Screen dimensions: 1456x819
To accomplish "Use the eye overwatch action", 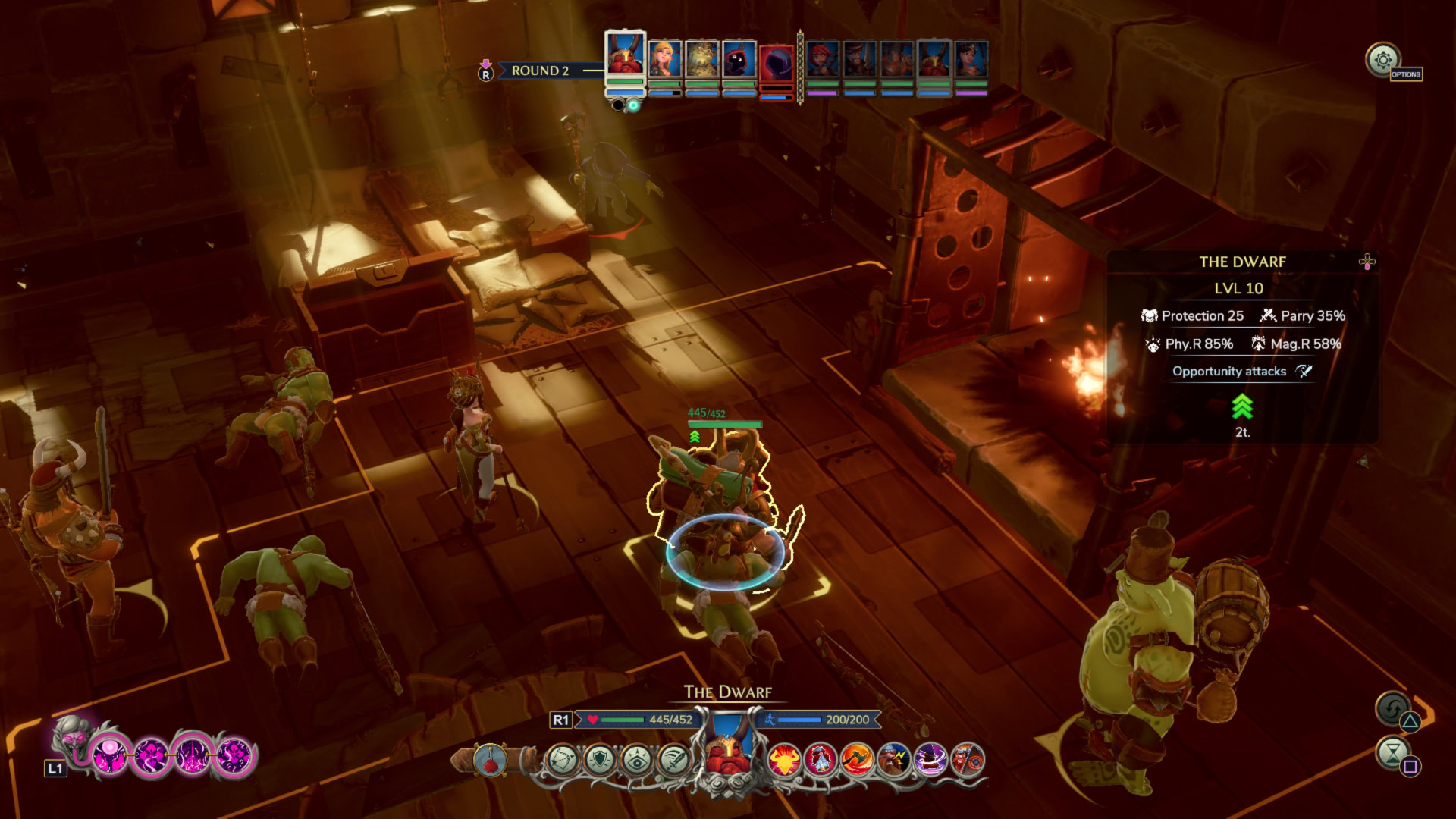I will (x=636, y=759).
